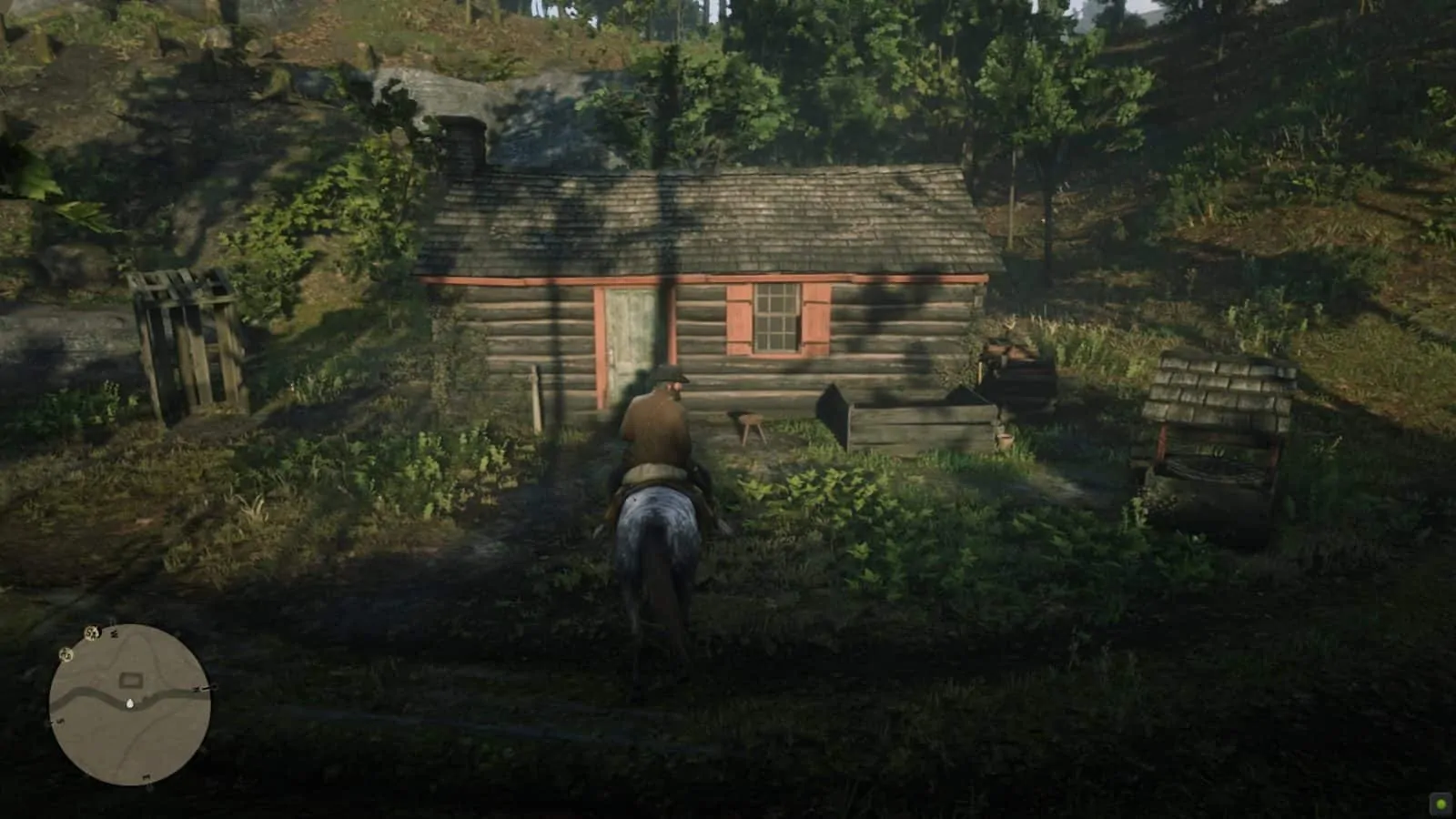Click the W compass marker on the minimap

tap(114, 633)
